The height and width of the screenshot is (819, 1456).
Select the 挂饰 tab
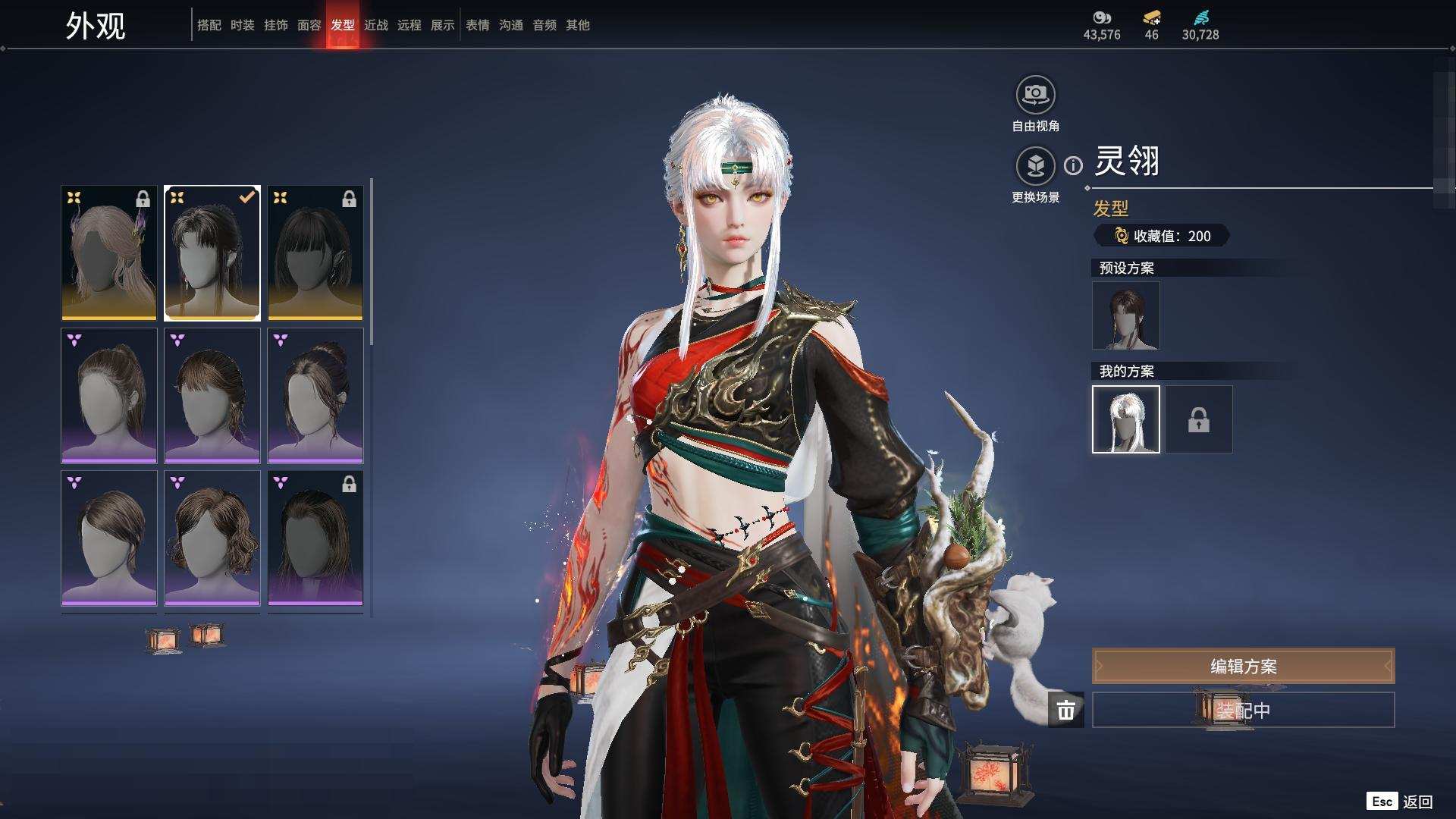tap(275, 25)
